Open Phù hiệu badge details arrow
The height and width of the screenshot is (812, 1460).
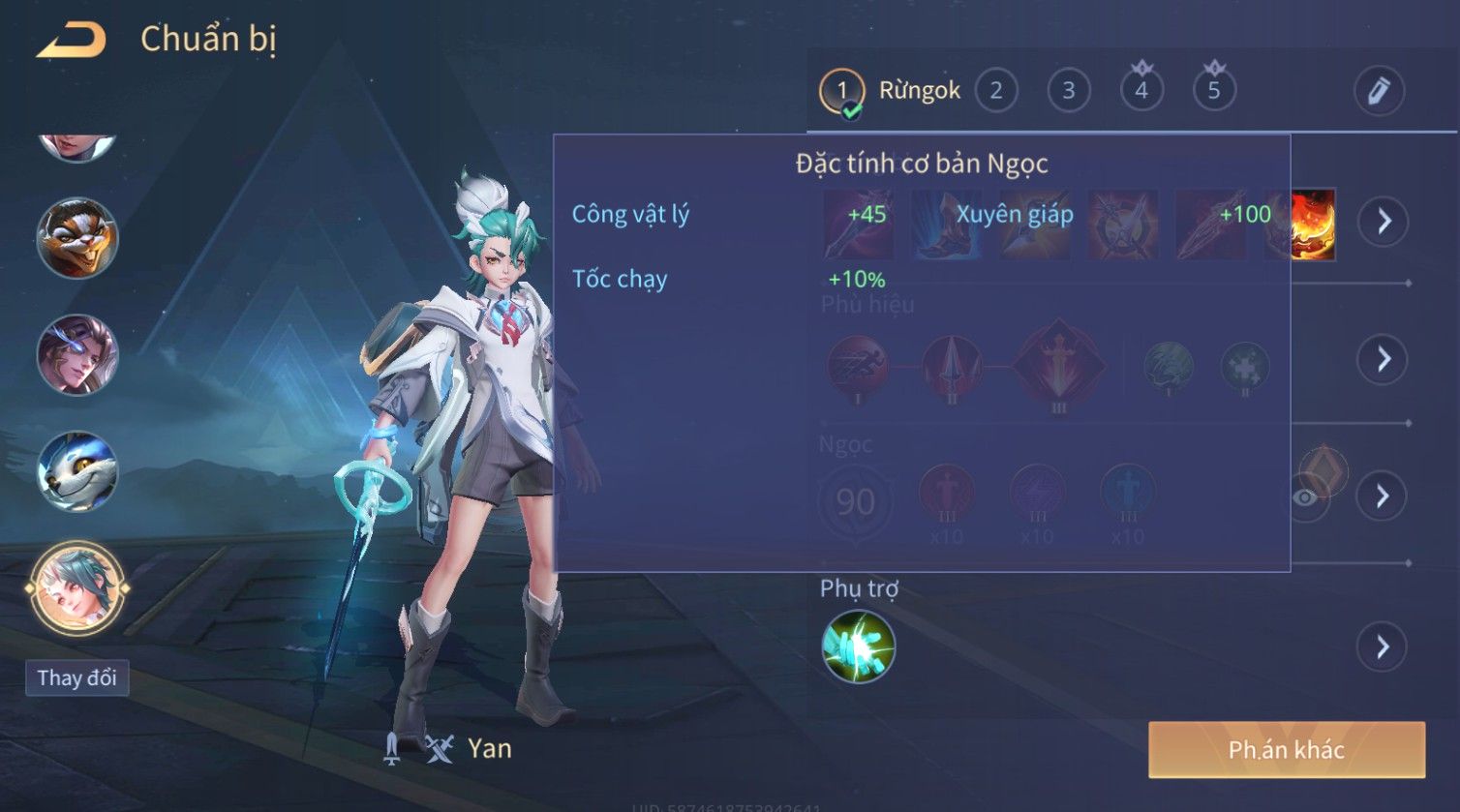[x=1384, y=359]
